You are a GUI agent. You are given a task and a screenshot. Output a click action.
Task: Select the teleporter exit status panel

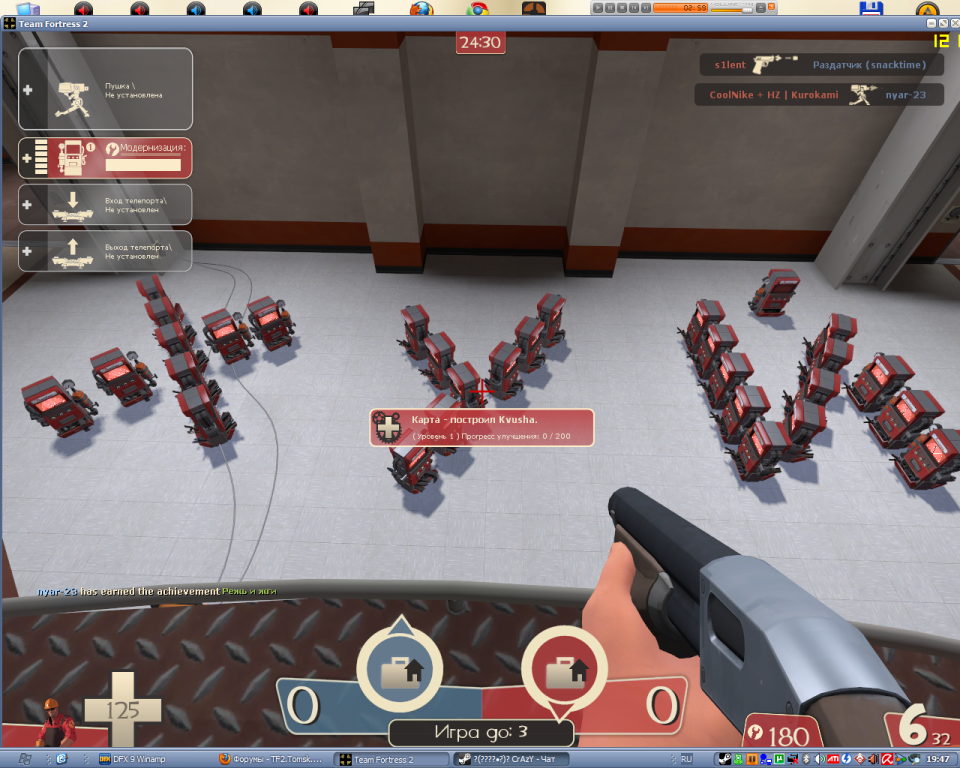(x=105, y=251)
